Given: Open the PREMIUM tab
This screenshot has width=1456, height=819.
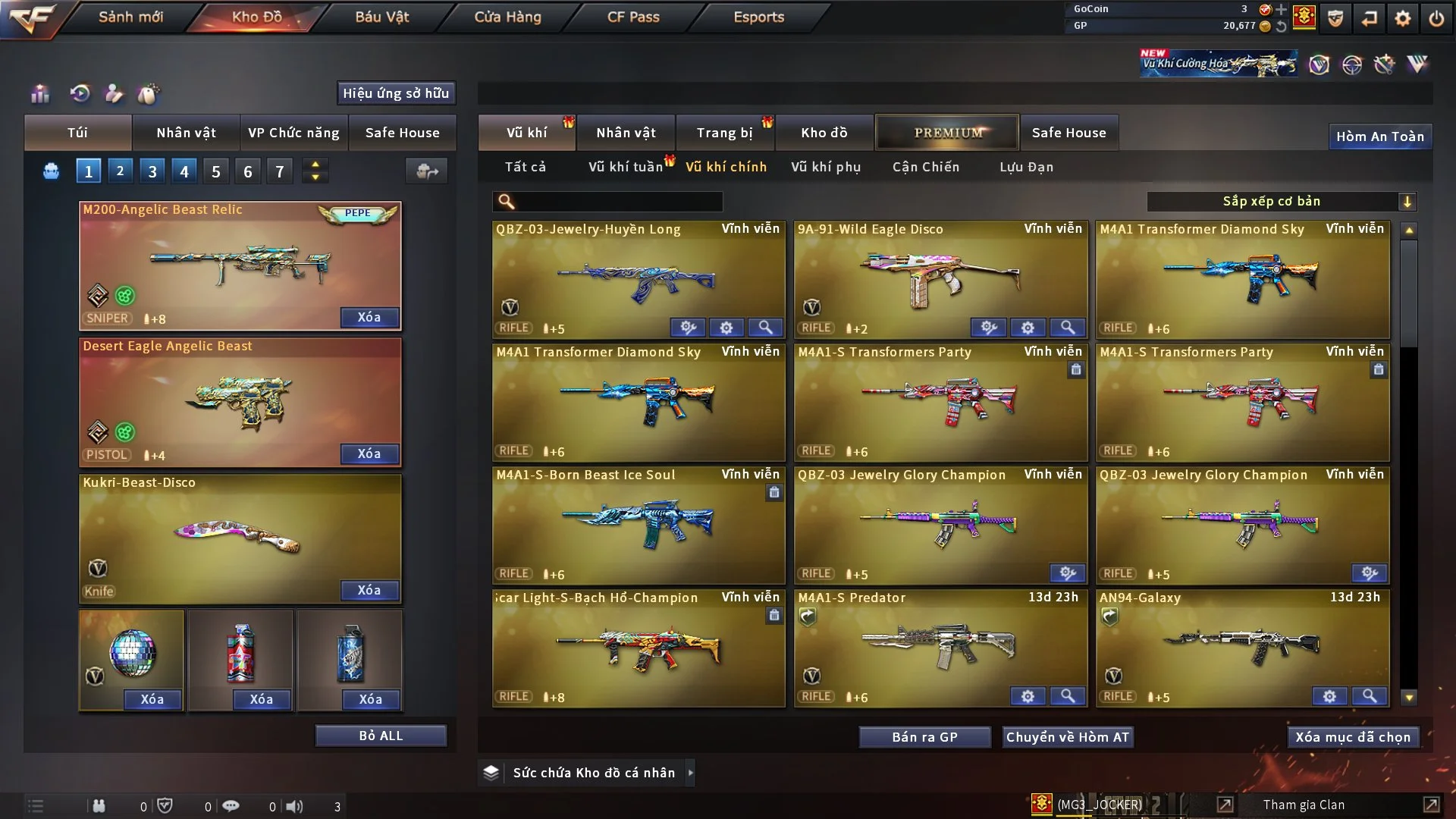Looking at the screenshot, I should (x=947, y=133).
